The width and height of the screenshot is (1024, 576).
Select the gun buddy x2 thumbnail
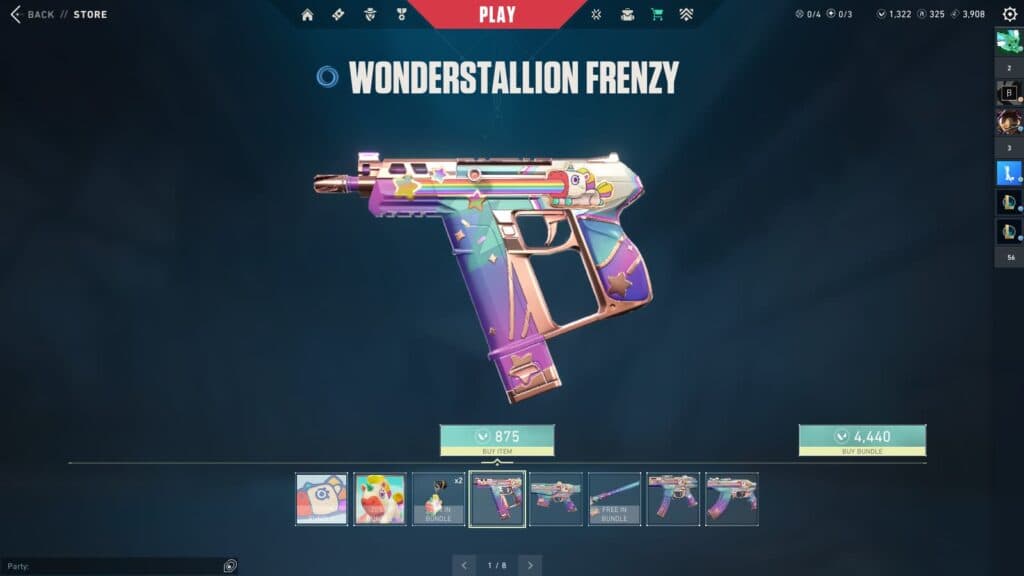coord(439,499)
